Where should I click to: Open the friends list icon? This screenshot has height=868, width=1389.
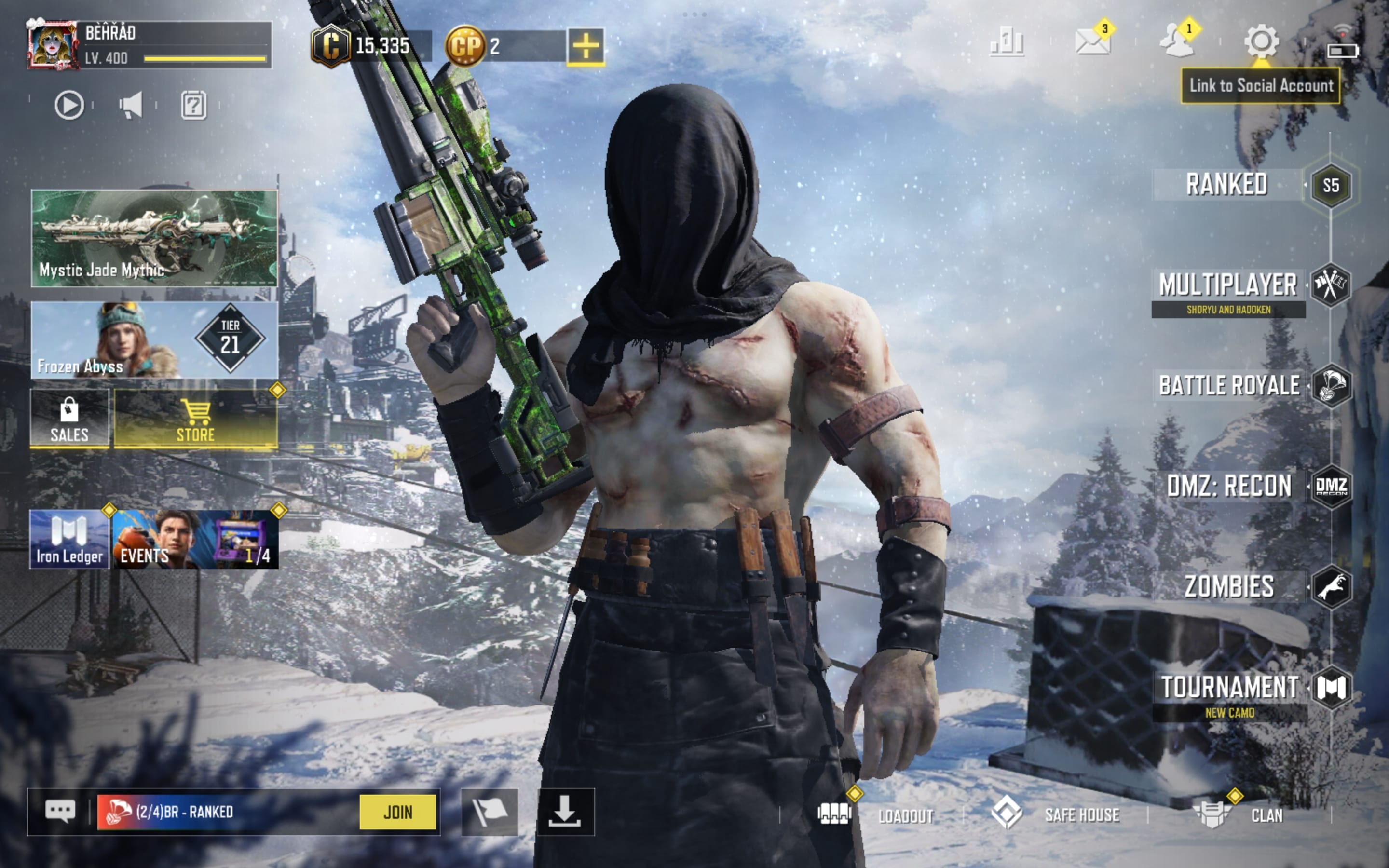pos(1177,41)
